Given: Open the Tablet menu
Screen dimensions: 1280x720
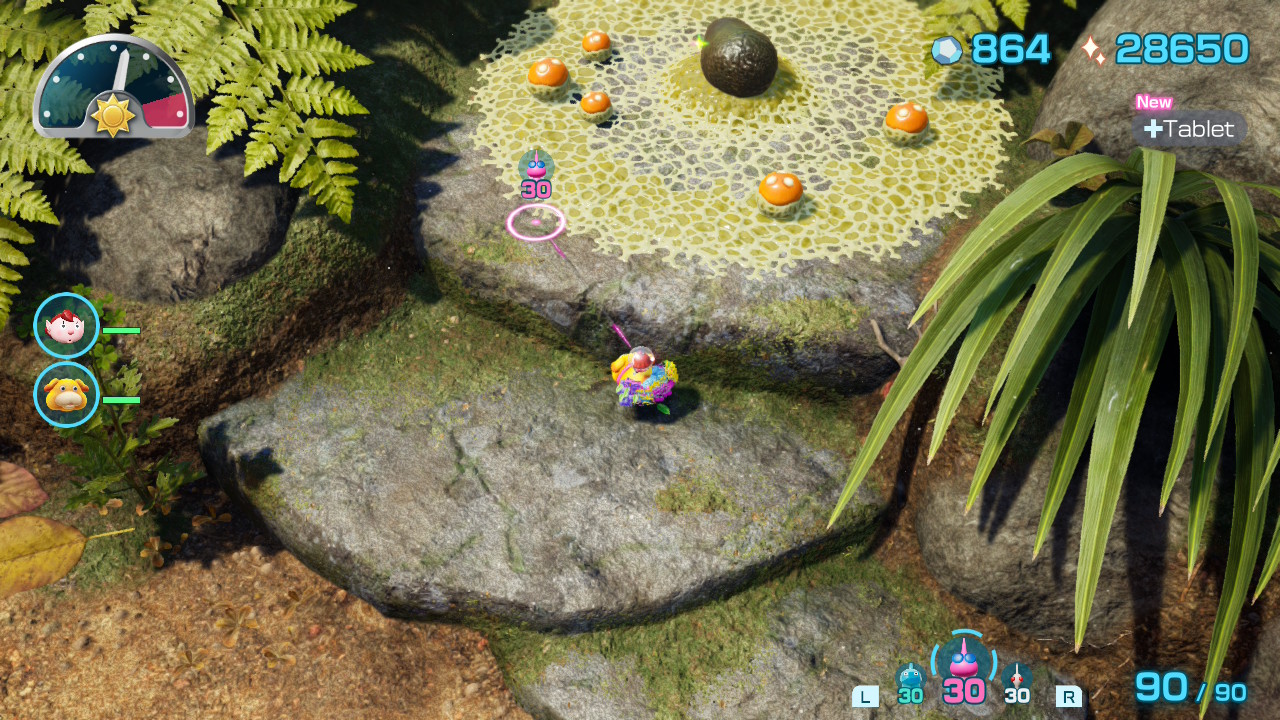Looking at the screenshot, I should pyautogui.click(x=1189, y=129).
